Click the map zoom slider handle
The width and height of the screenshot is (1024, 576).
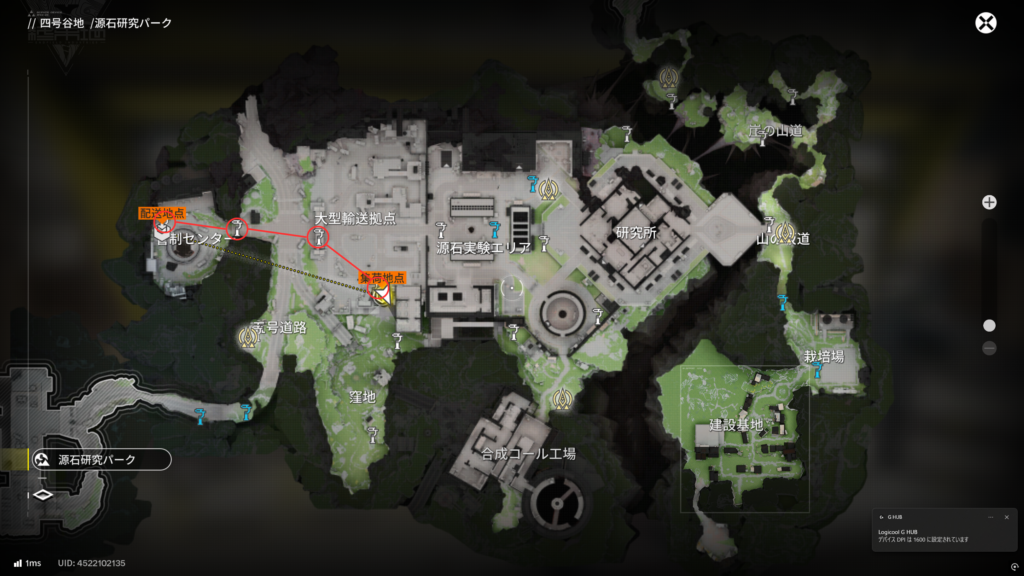989,325
